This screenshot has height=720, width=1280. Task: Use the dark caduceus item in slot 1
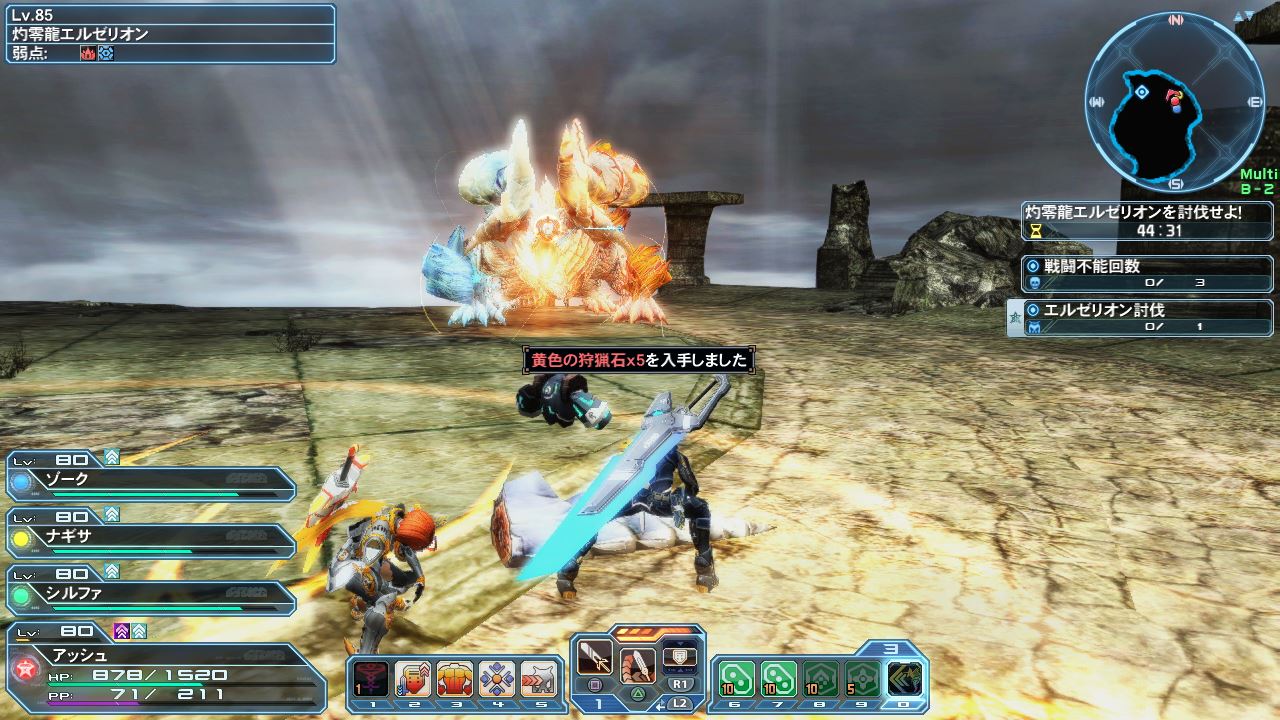coord(371,679)
